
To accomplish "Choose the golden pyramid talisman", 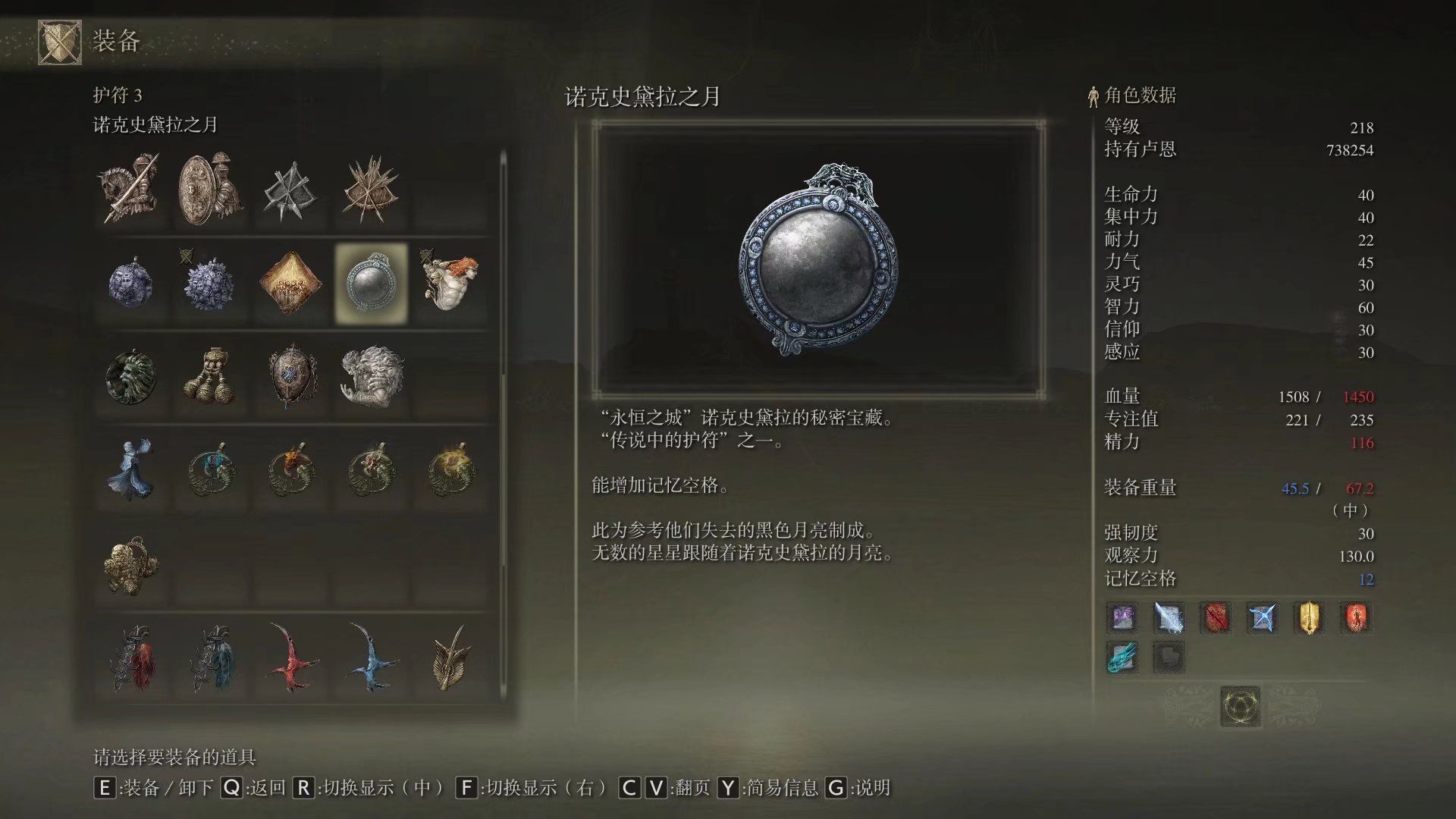I will pyautogui.click(x=292, y=284).
